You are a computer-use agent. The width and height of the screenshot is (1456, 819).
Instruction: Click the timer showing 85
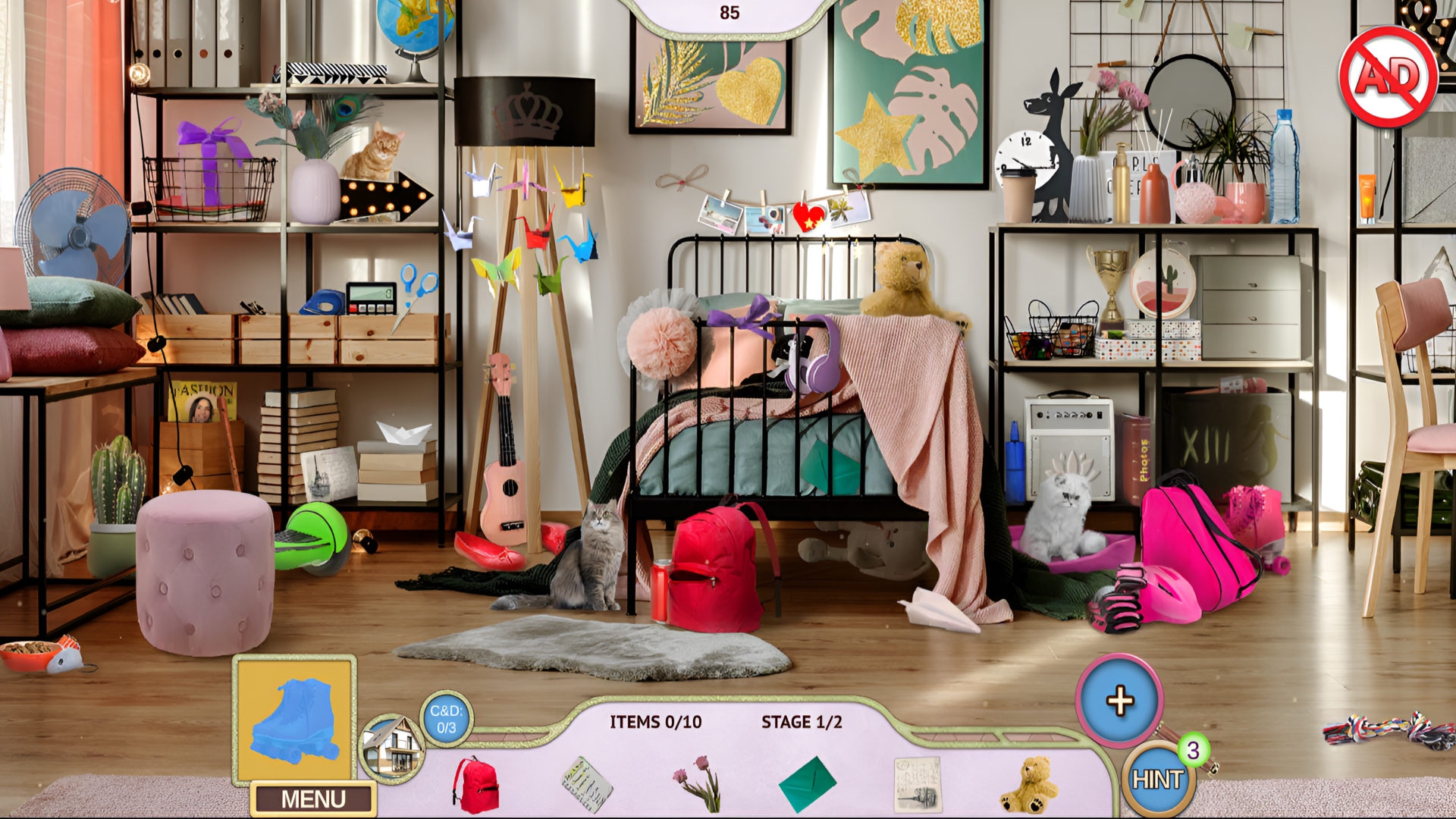[x=730, y=11]
